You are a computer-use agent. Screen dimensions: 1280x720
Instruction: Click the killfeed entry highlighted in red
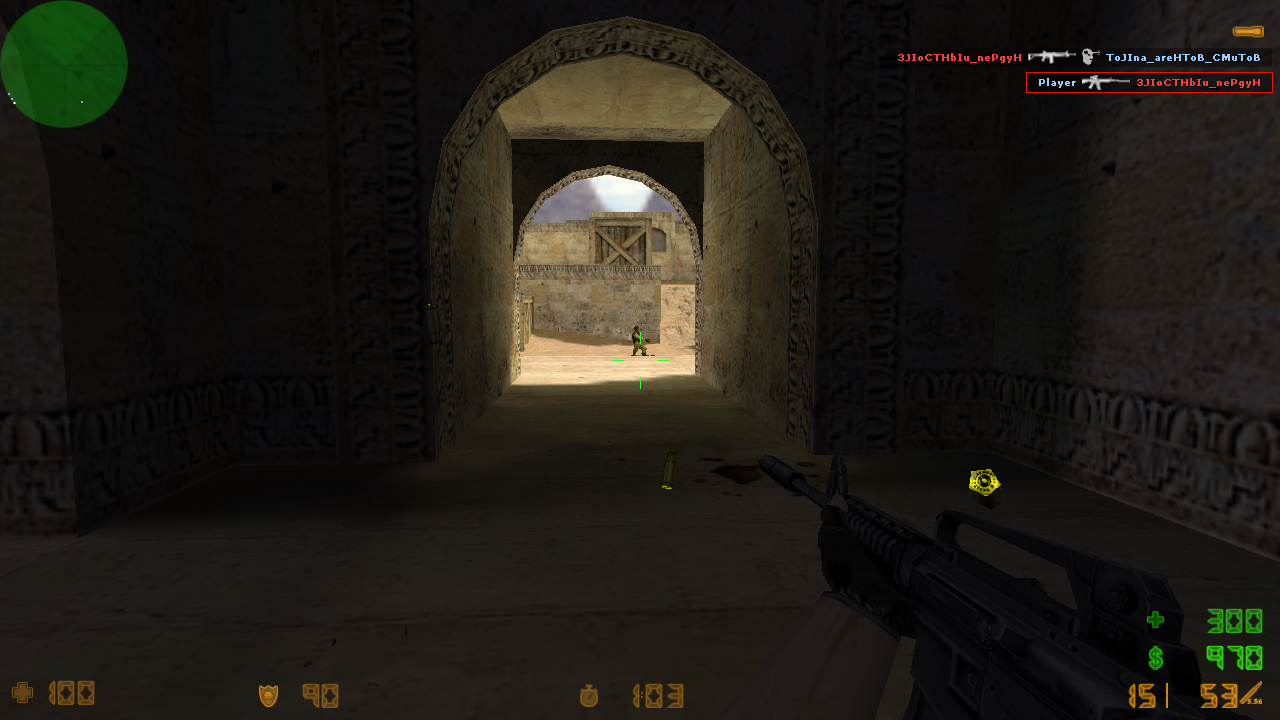tap(1148, 82)
